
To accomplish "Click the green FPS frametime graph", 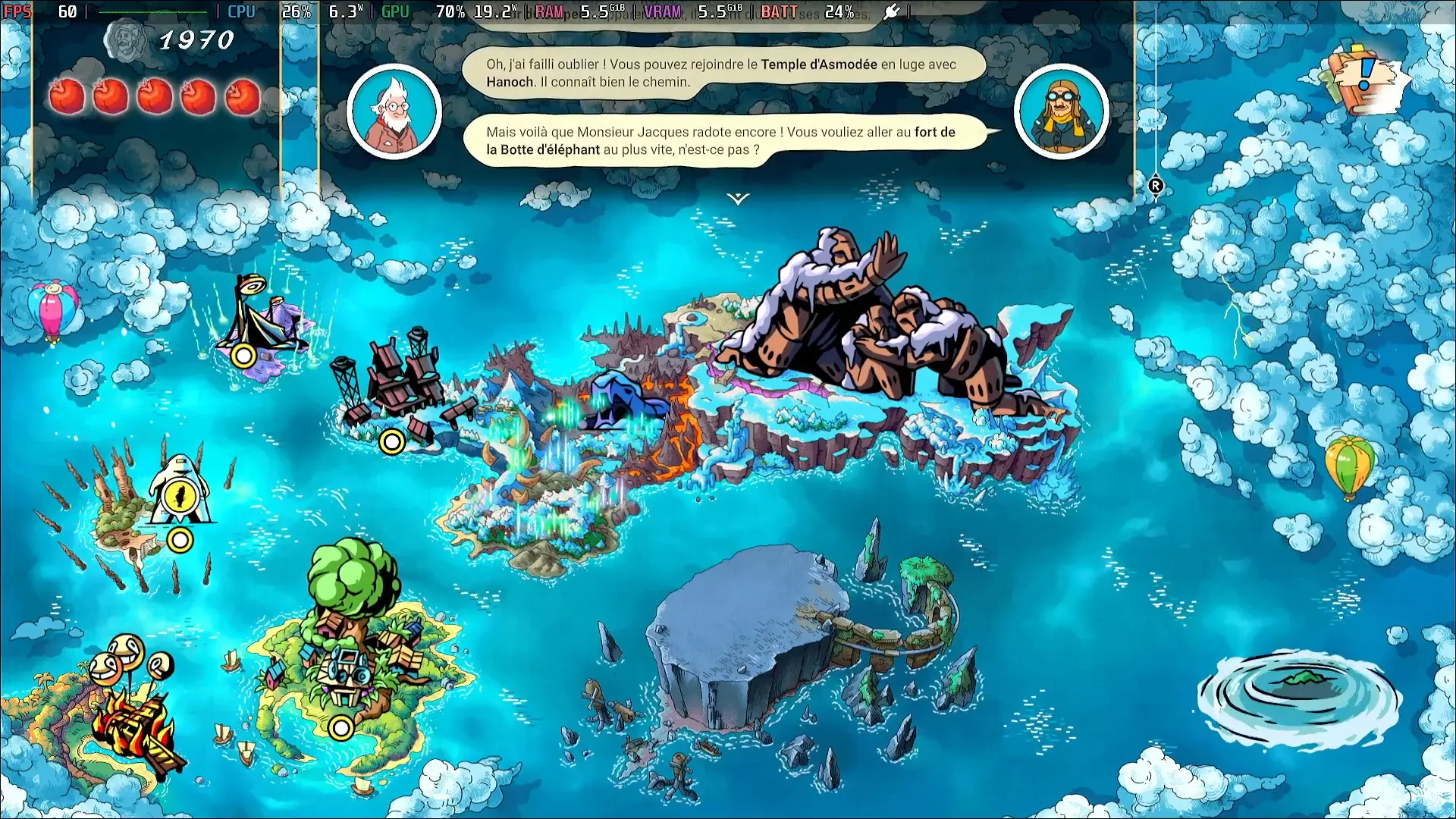I will 152,11.
